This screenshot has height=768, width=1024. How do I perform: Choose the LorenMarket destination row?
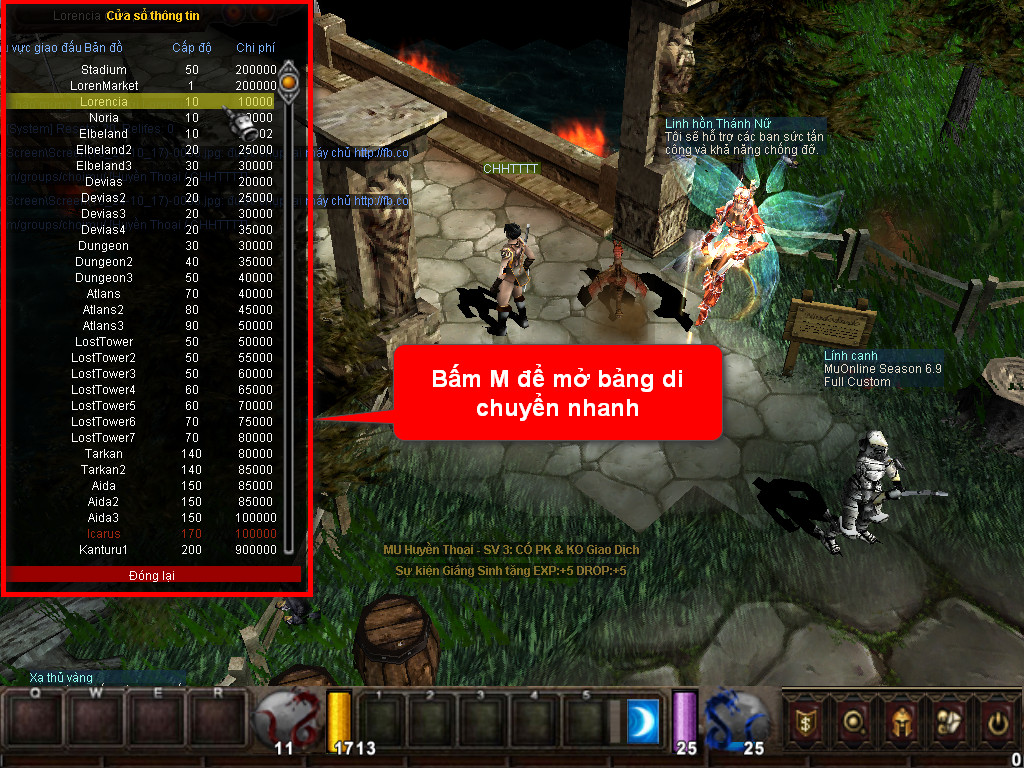[104, 86]
